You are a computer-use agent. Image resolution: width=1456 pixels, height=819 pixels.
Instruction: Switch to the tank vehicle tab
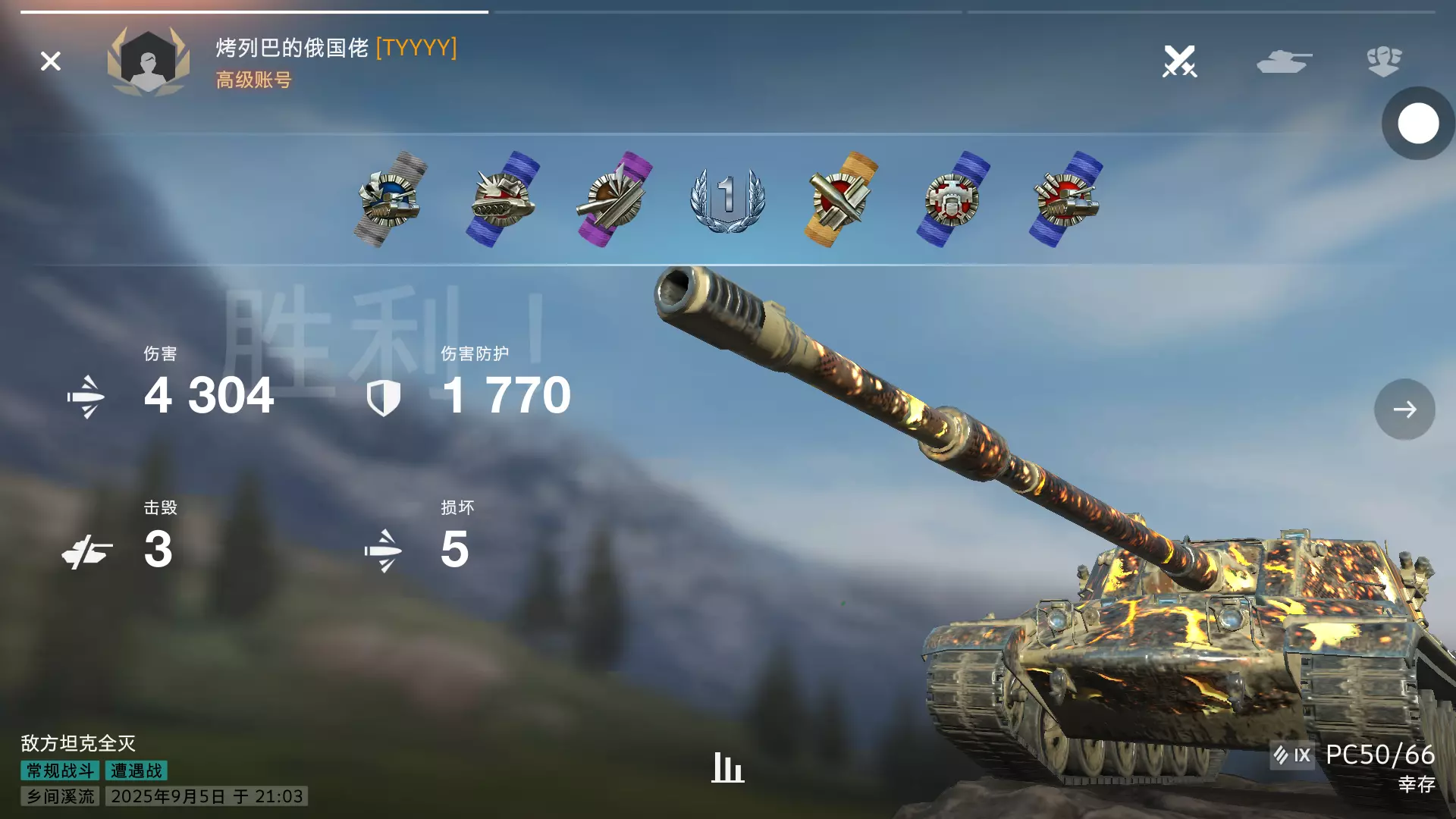[1283, 61]
